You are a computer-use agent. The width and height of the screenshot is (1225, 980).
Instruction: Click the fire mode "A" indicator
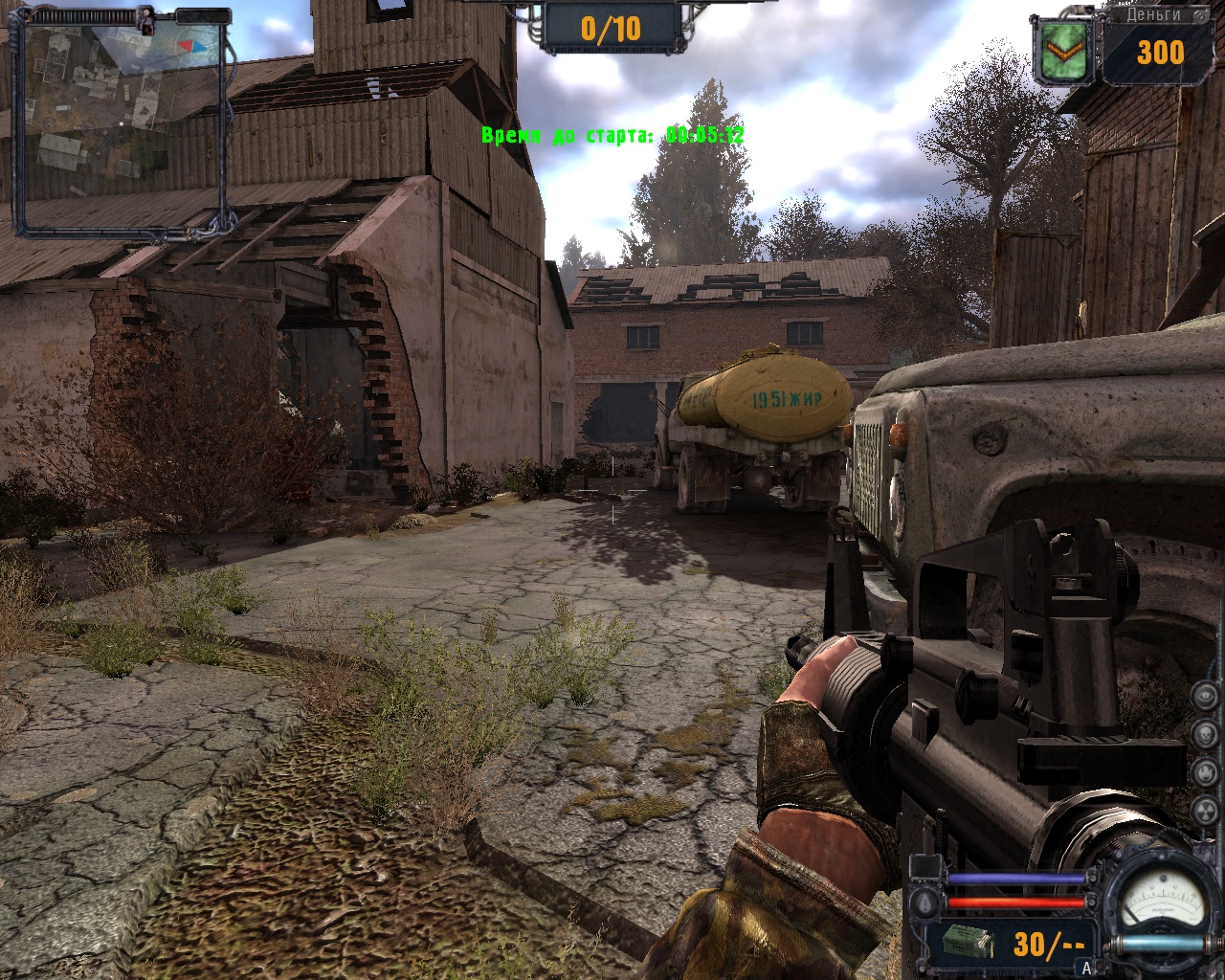click(x=1087, y=968)
